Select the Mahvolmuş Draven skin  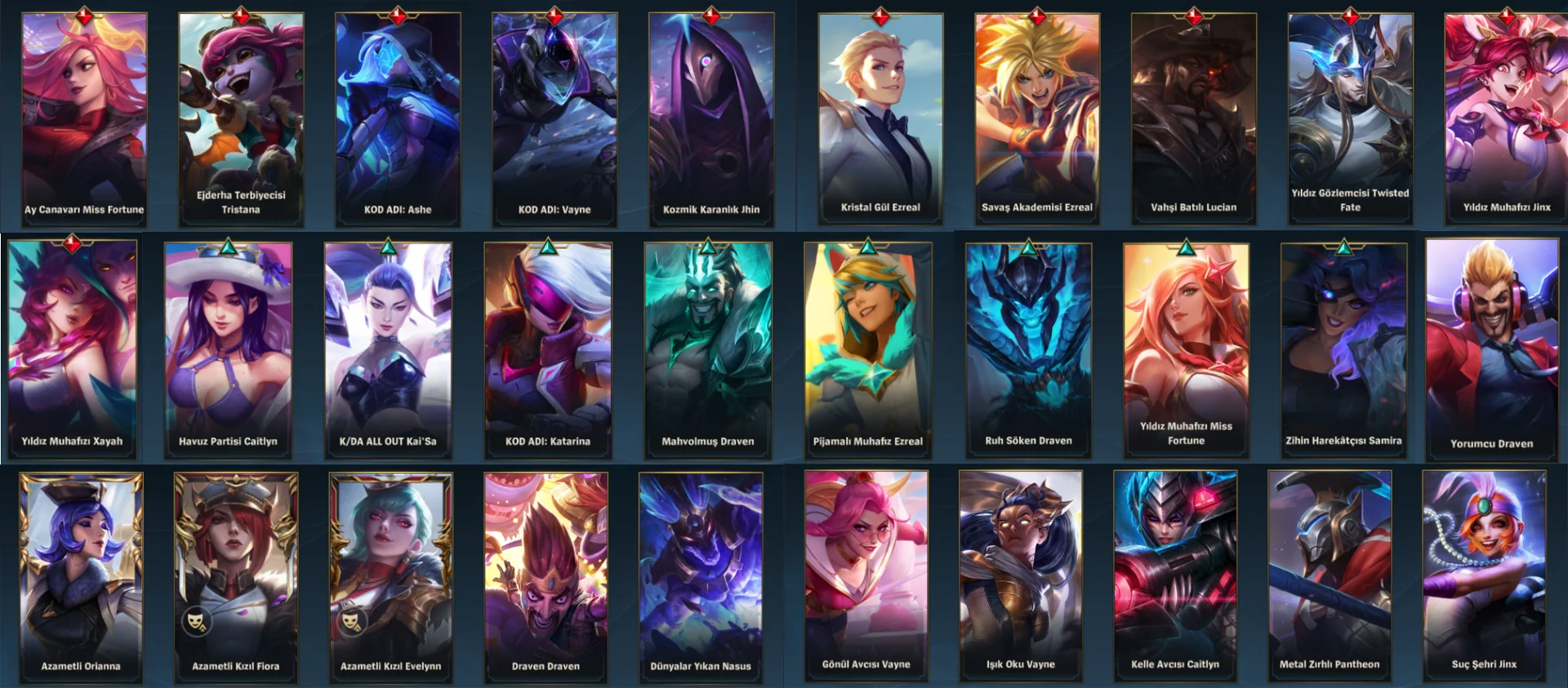point(708,347)
